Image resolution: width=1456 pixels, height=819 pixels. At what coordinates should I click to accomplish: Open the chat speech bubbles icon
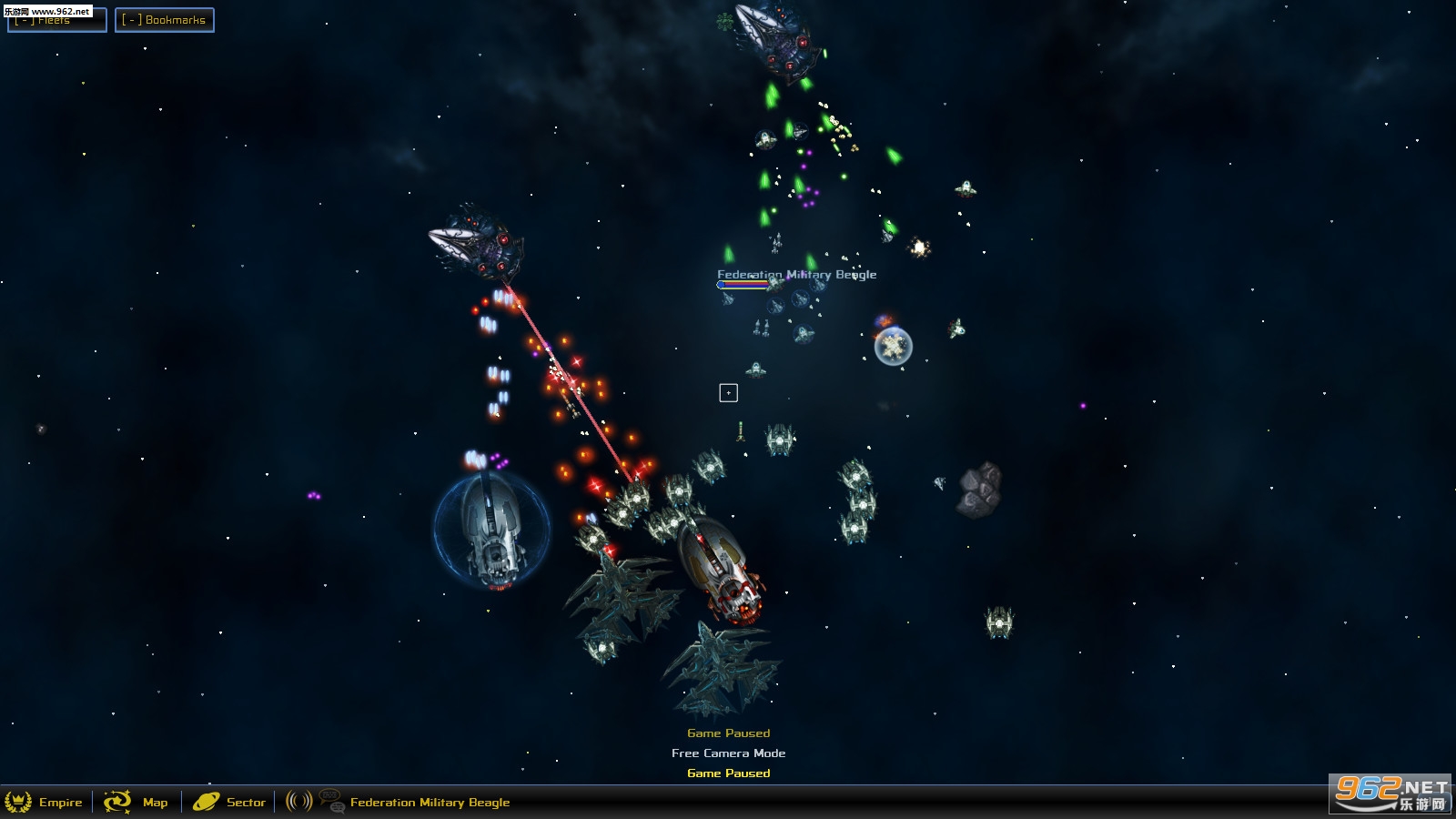coord(332,801)
